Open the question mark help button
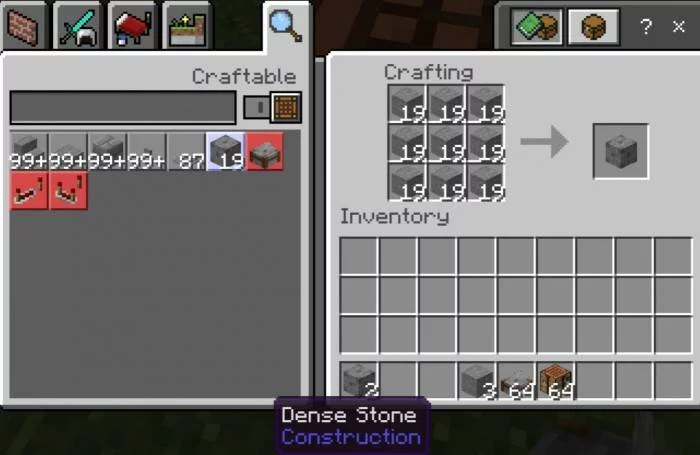The width and height of the screenshot is (700, 455). pyautogui.click(x=647, y=27)
